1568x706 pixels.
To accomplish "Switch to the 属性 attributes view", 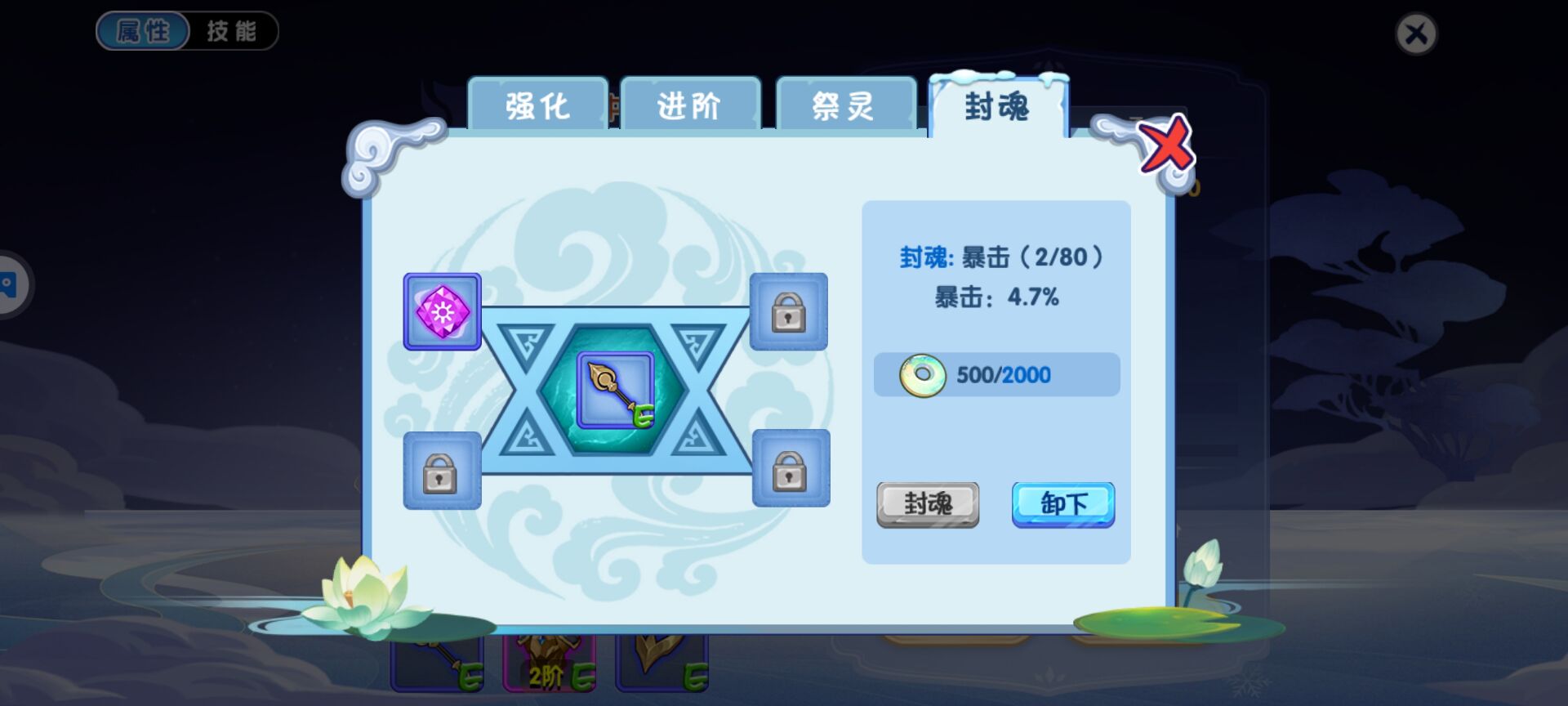I will point(142,31).
